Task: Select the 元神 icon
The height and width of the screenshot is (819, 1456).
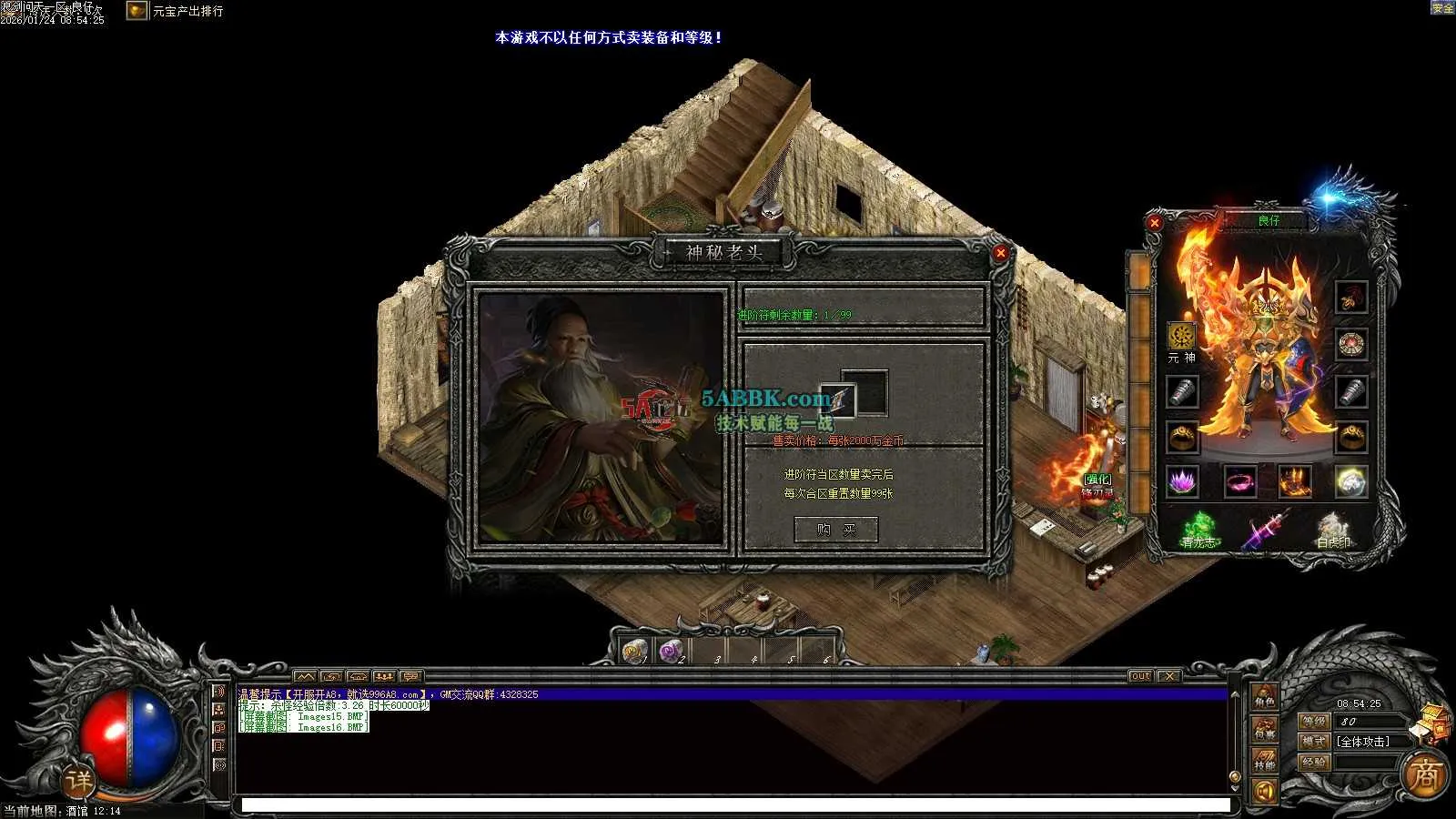Action: pos(1181,336)
